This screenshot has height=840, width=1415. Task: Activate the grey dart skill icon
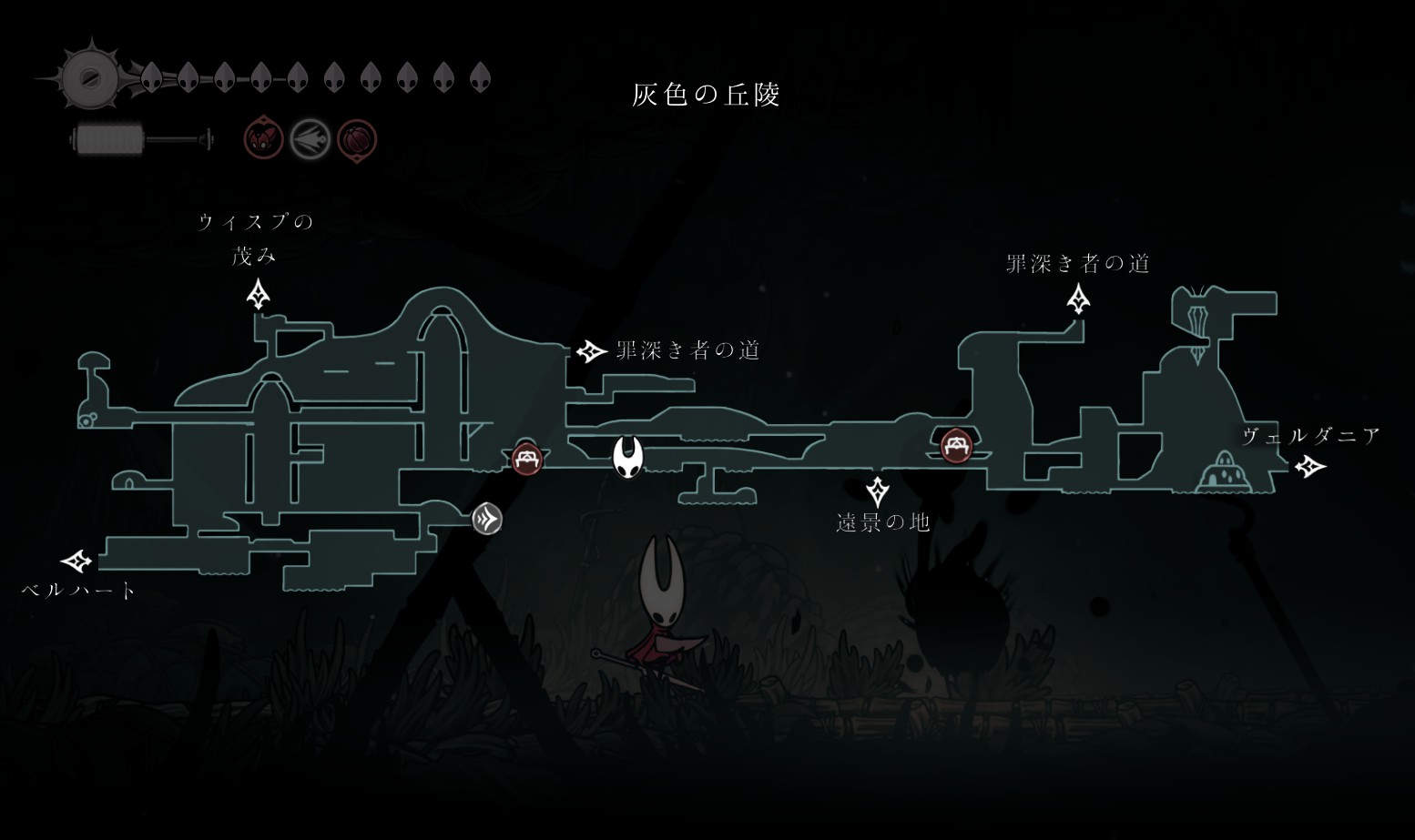[x=310, y=140]
